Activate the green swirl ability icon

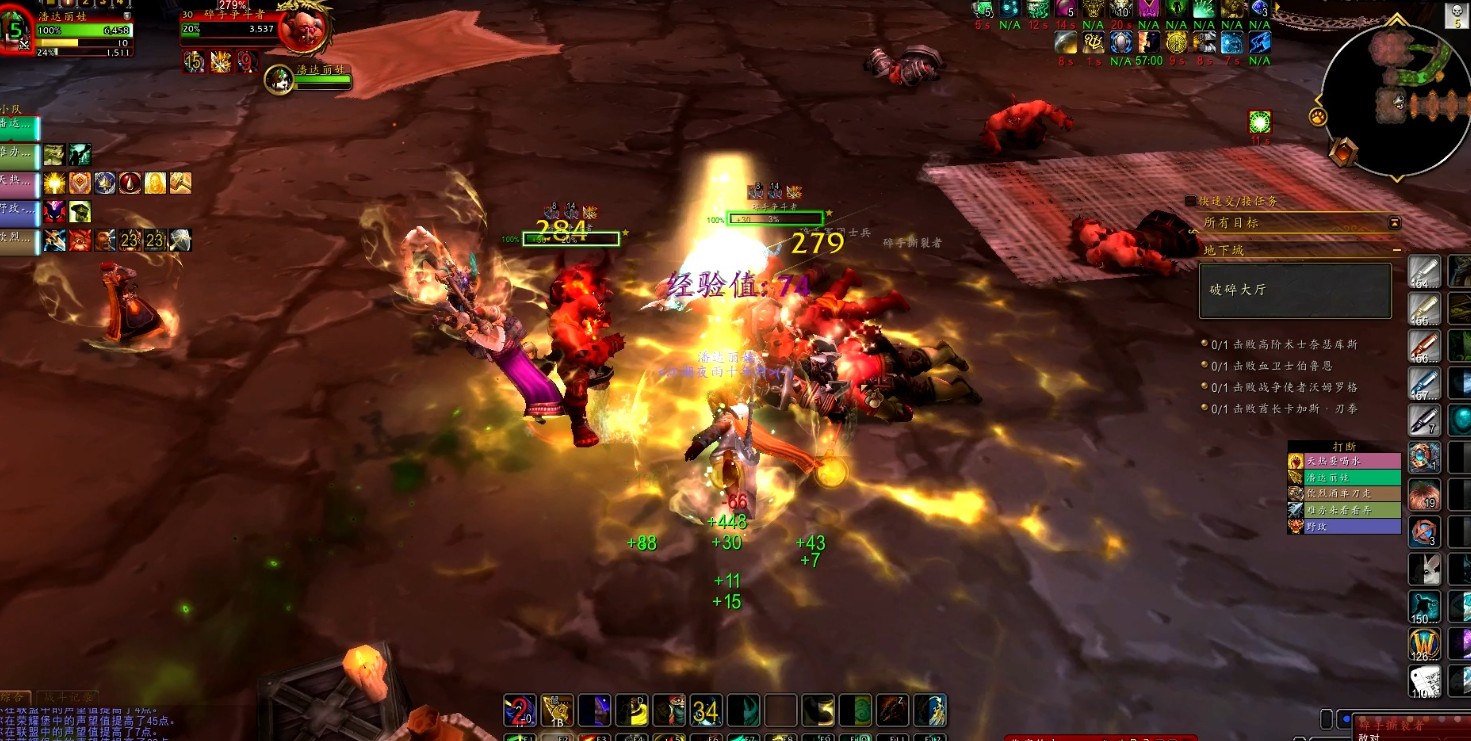tap(856, 710)
